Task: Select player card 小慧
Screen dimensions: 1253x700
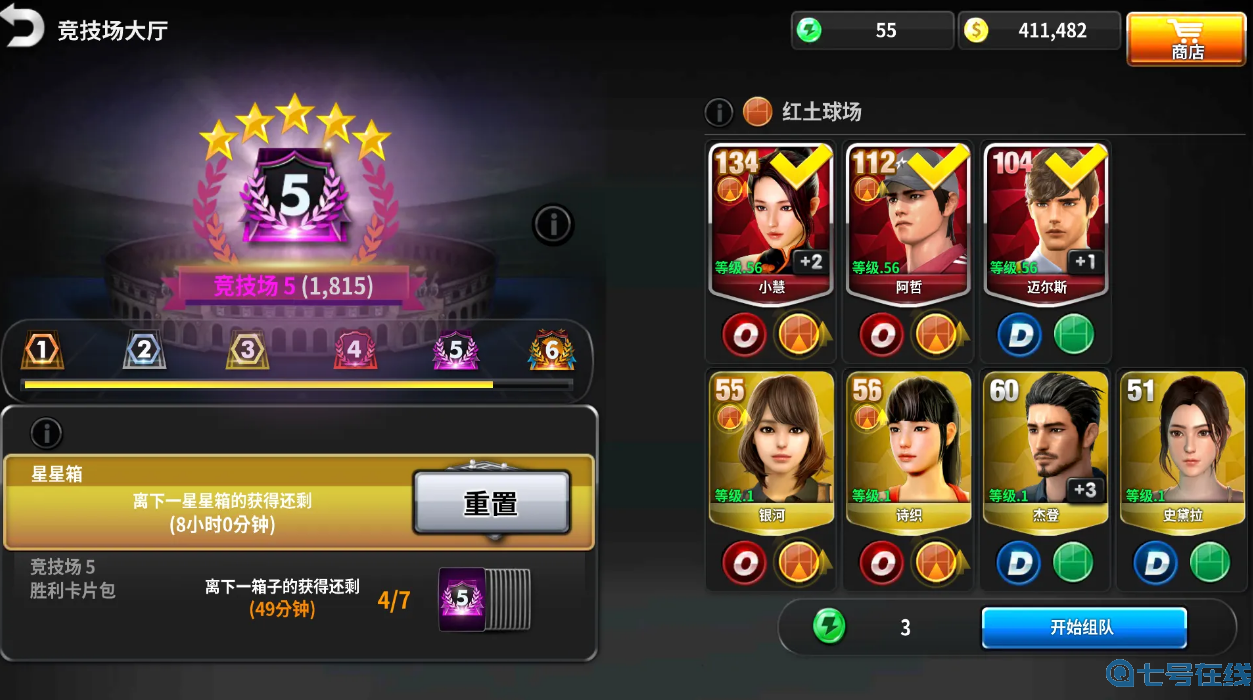Action: pyautogui.click(x=771, y=221)
